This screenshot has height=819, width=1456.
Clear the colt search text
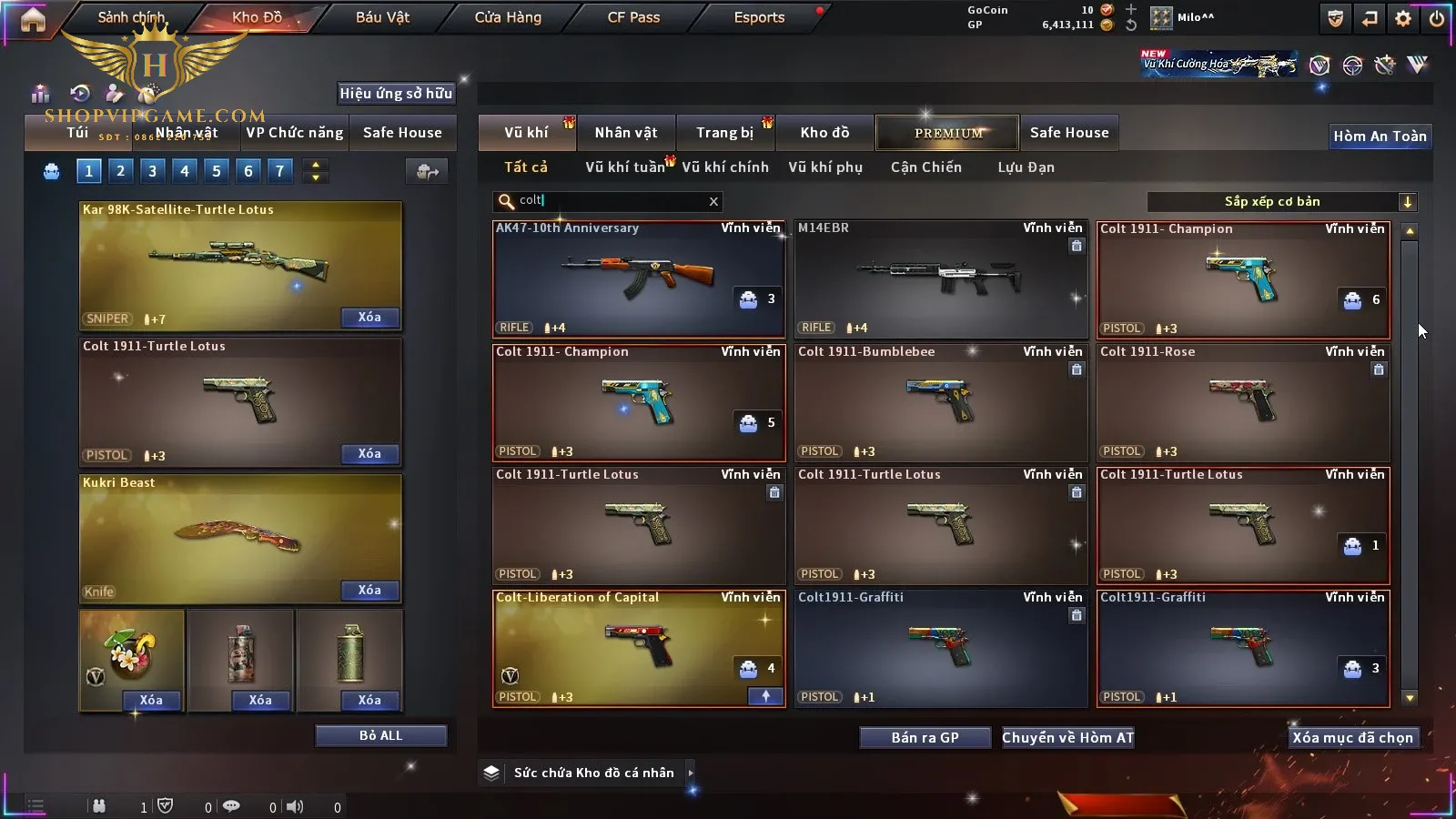(x=713, y=202)
